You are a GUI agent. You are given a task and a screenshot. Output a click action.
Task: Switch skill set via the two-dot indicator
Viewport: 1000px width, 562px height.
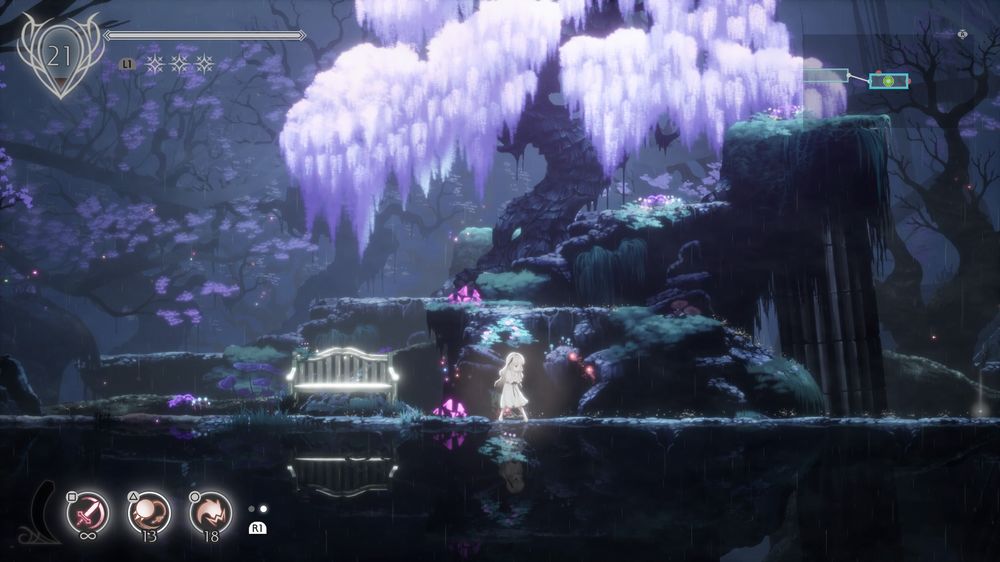[x=257, y=509]
